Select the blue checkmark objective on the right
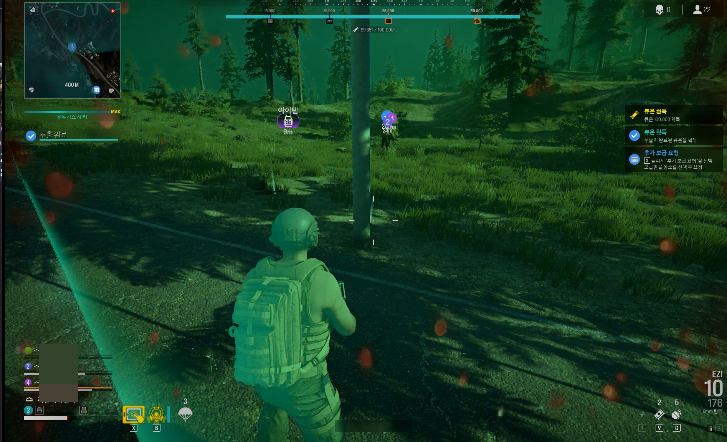 coord(634,135)
